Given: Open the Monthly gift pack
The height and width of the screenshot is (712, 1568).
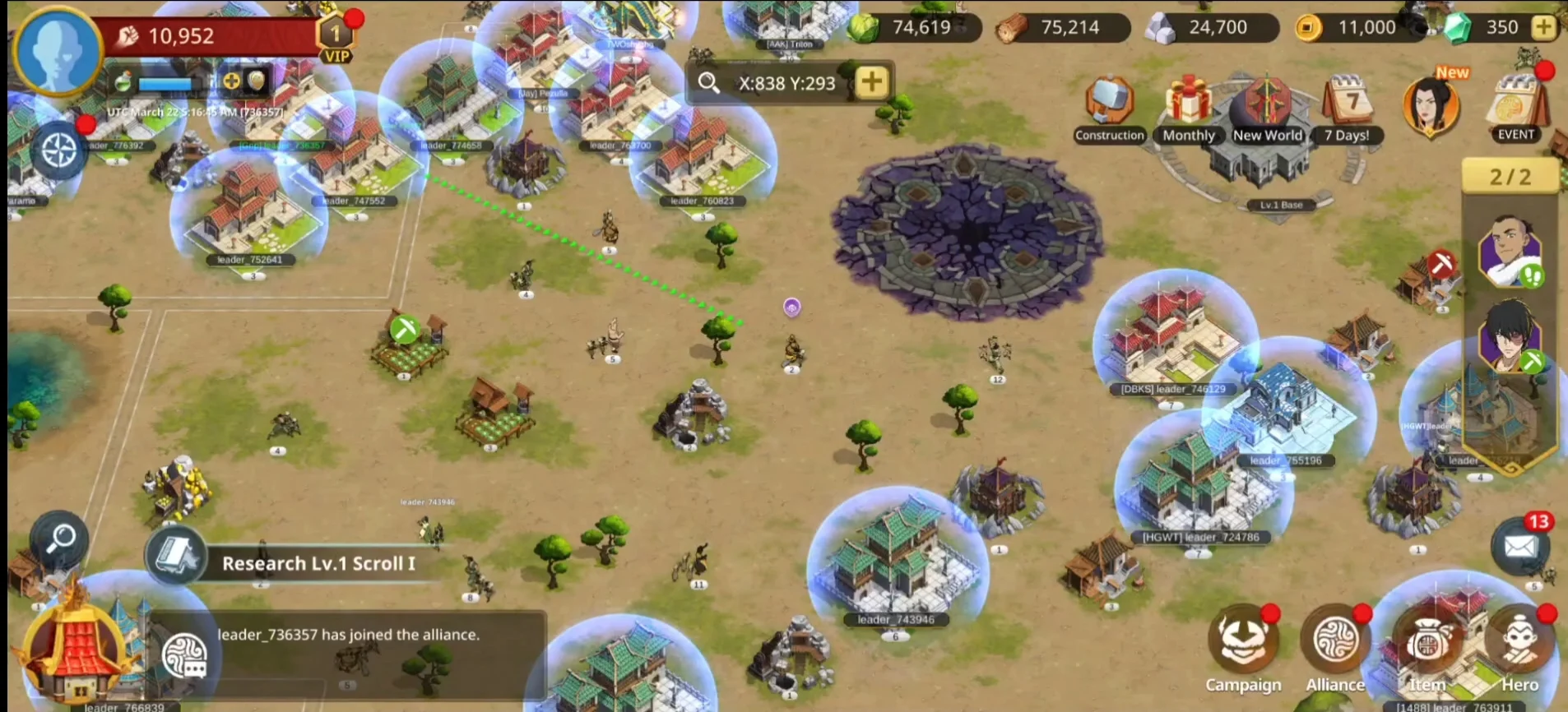Looking at the screenshot, I should pos(1188,109).
